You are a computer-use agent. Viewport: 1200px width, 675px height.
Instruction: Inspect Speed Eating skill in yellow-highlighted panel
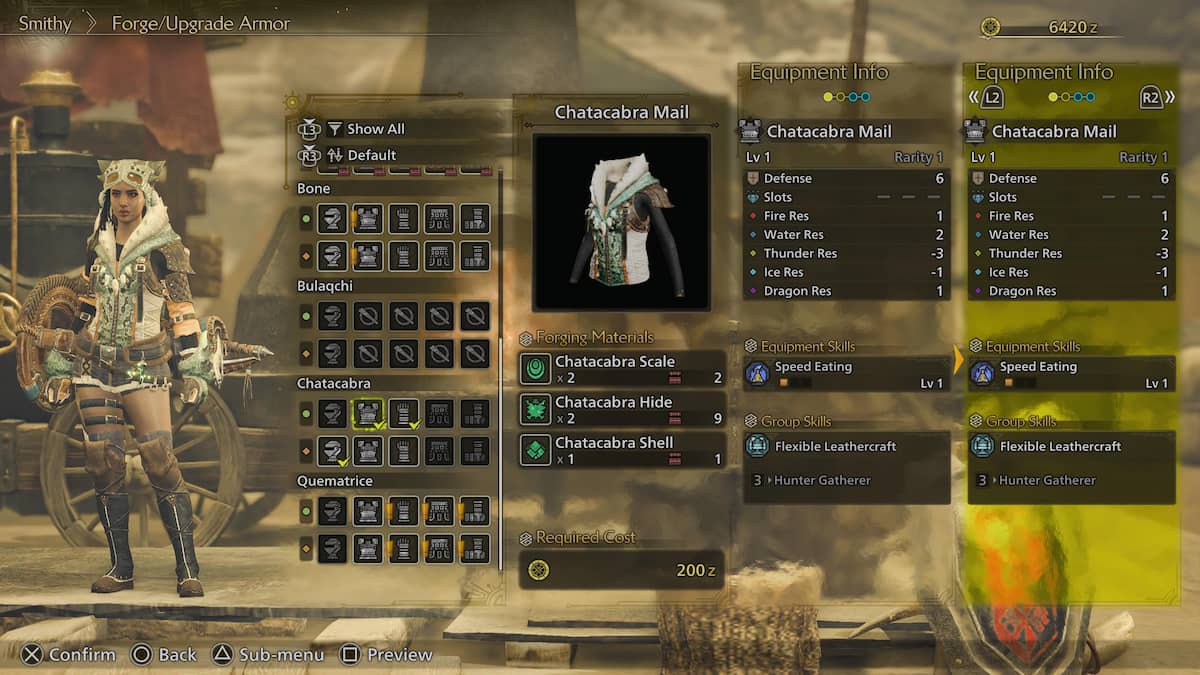(x=1072, y=374)
